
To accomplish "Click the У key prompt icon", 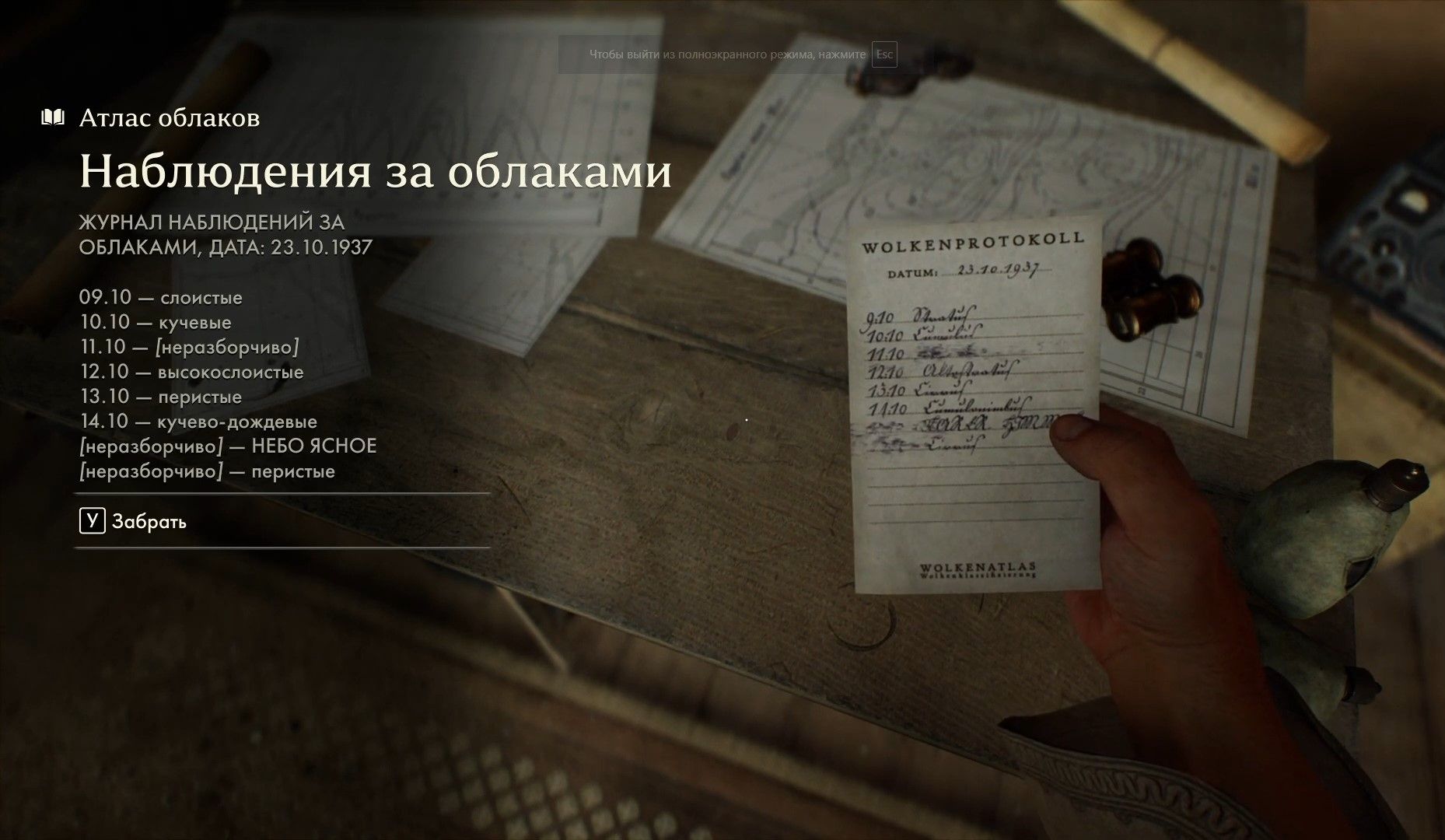I will click(x=93, y=521).
